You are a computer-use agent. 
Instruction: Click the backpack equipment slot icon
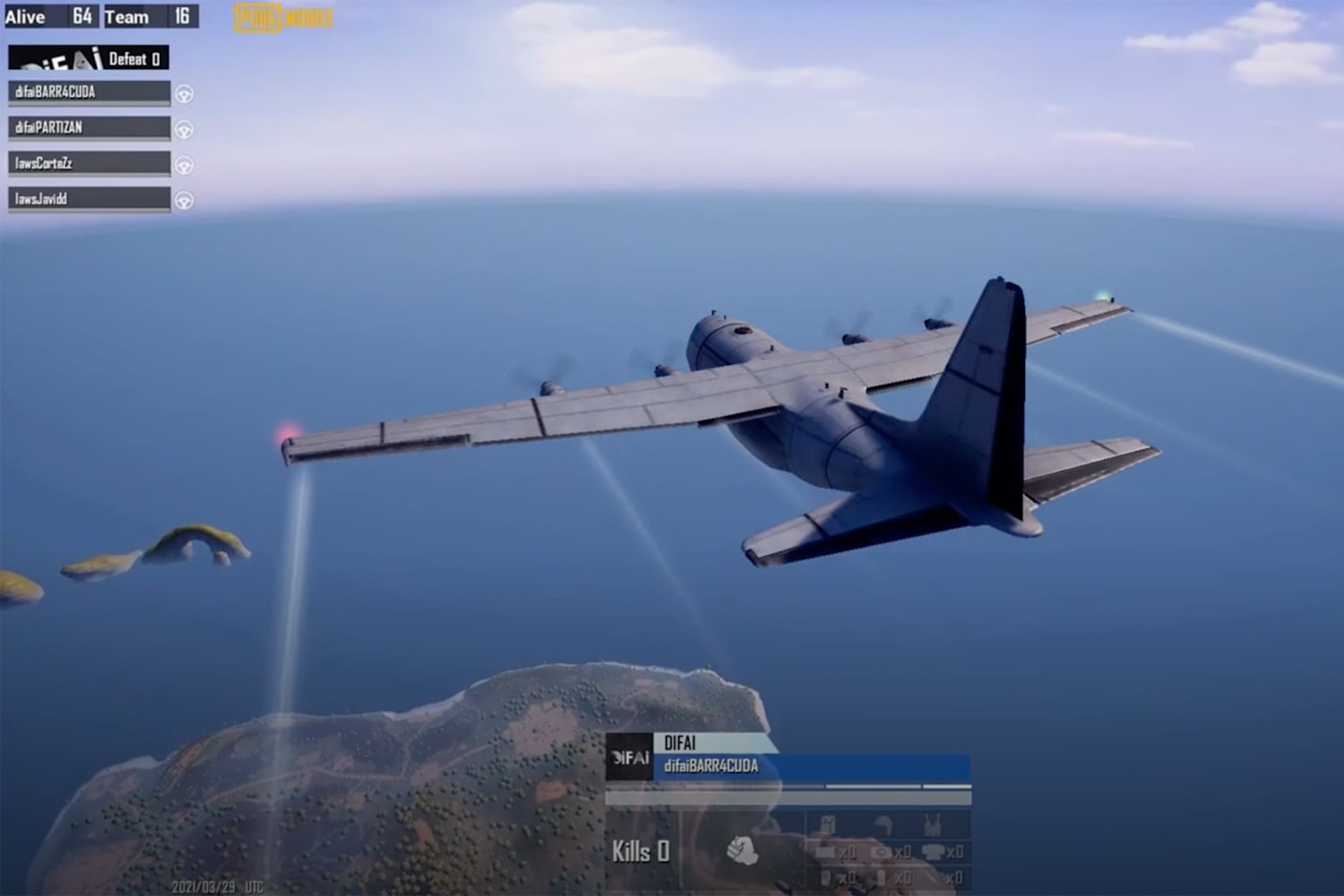click(829, 823)
